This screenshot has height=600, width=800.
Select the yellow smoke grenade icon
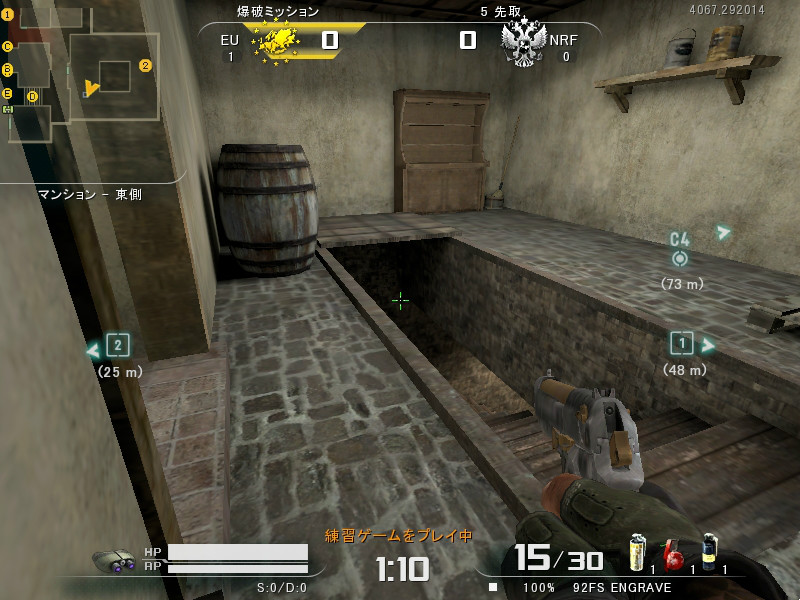coord(637,554)
